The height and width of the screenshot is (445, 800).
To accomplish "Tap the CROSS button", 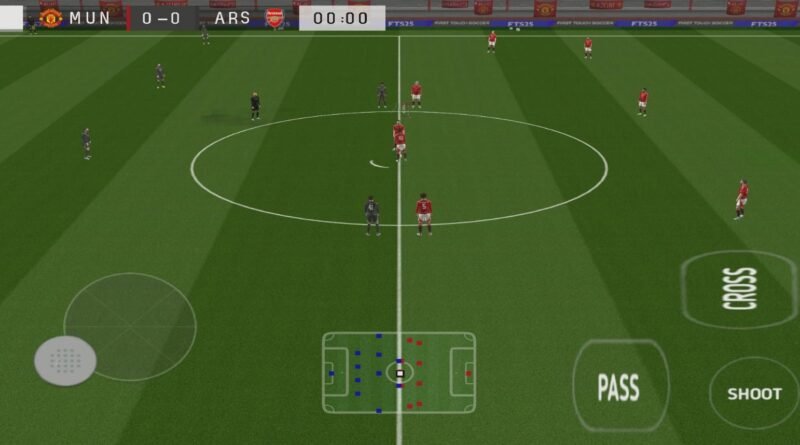I will point(740,289).
